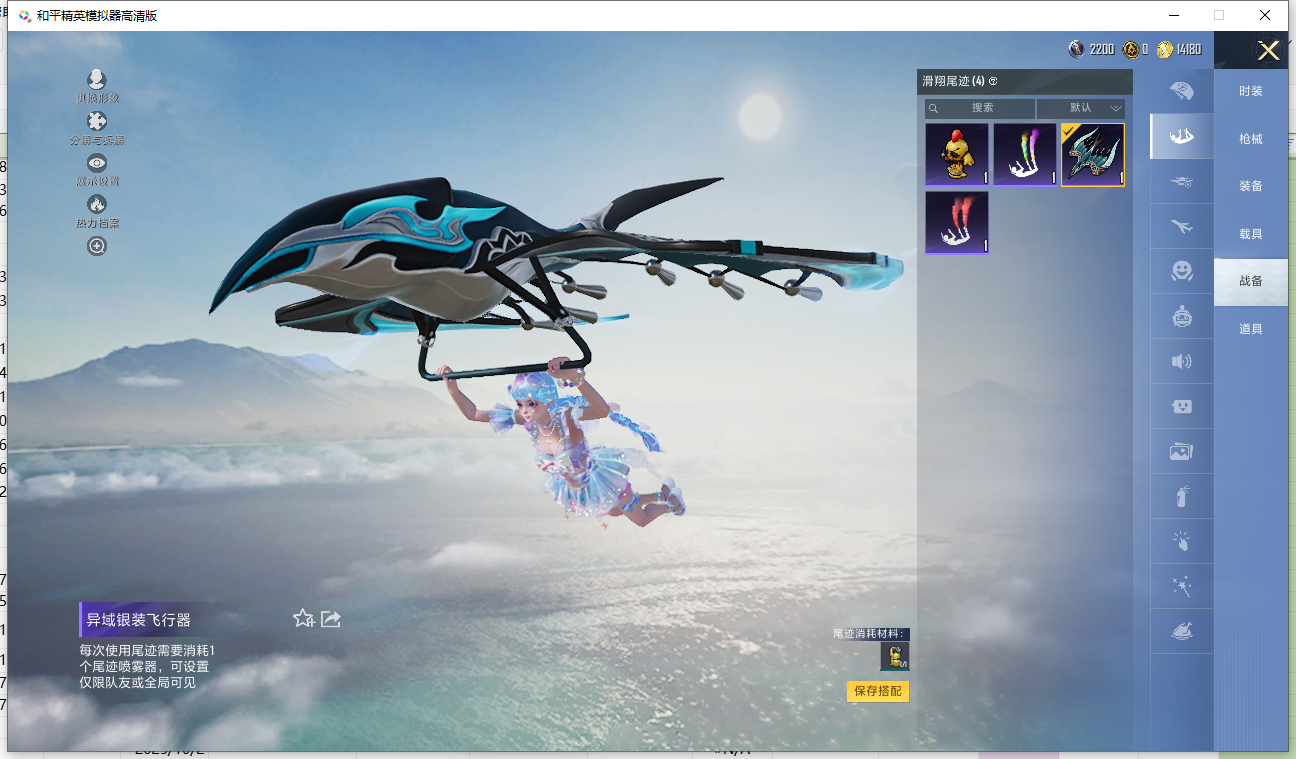The width and height of the screenshot is (1296, 759).
Task: Close the inventory with the X button
Action: 1268,51
